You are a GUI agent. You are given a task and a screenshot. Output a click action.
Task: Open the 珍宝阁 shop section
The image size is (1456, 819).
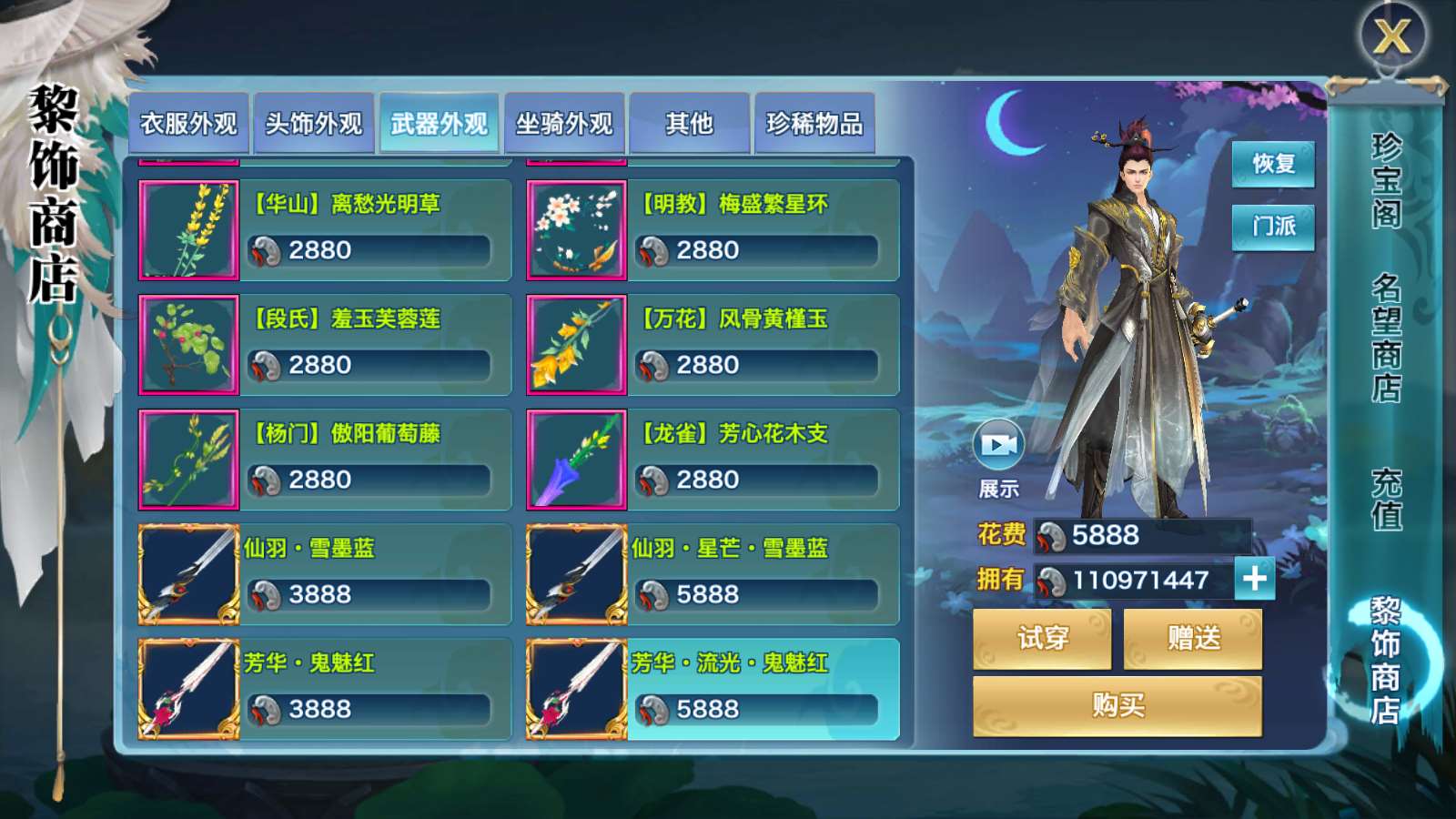(1386, 180)
